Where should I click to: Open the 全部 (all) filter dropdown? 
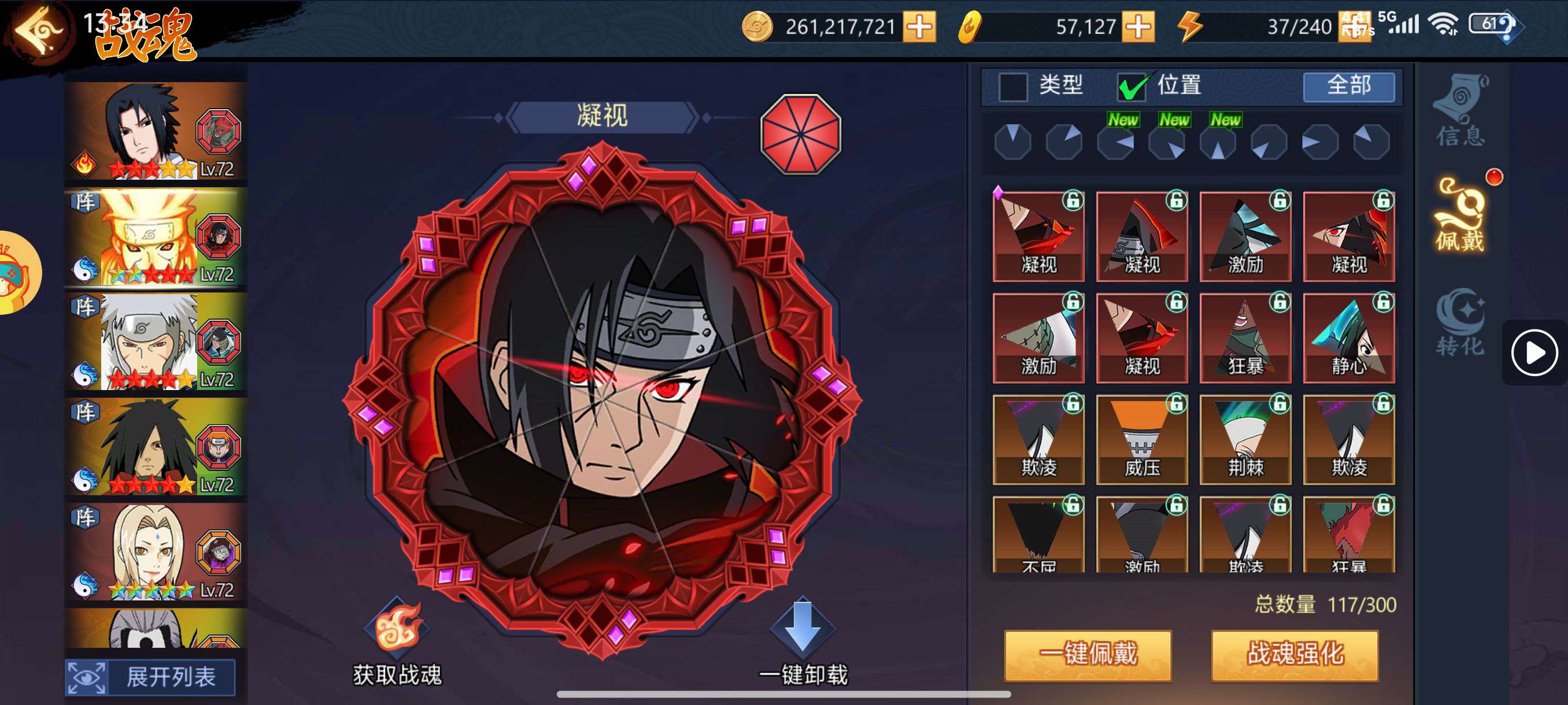(x=1348, y=86)
